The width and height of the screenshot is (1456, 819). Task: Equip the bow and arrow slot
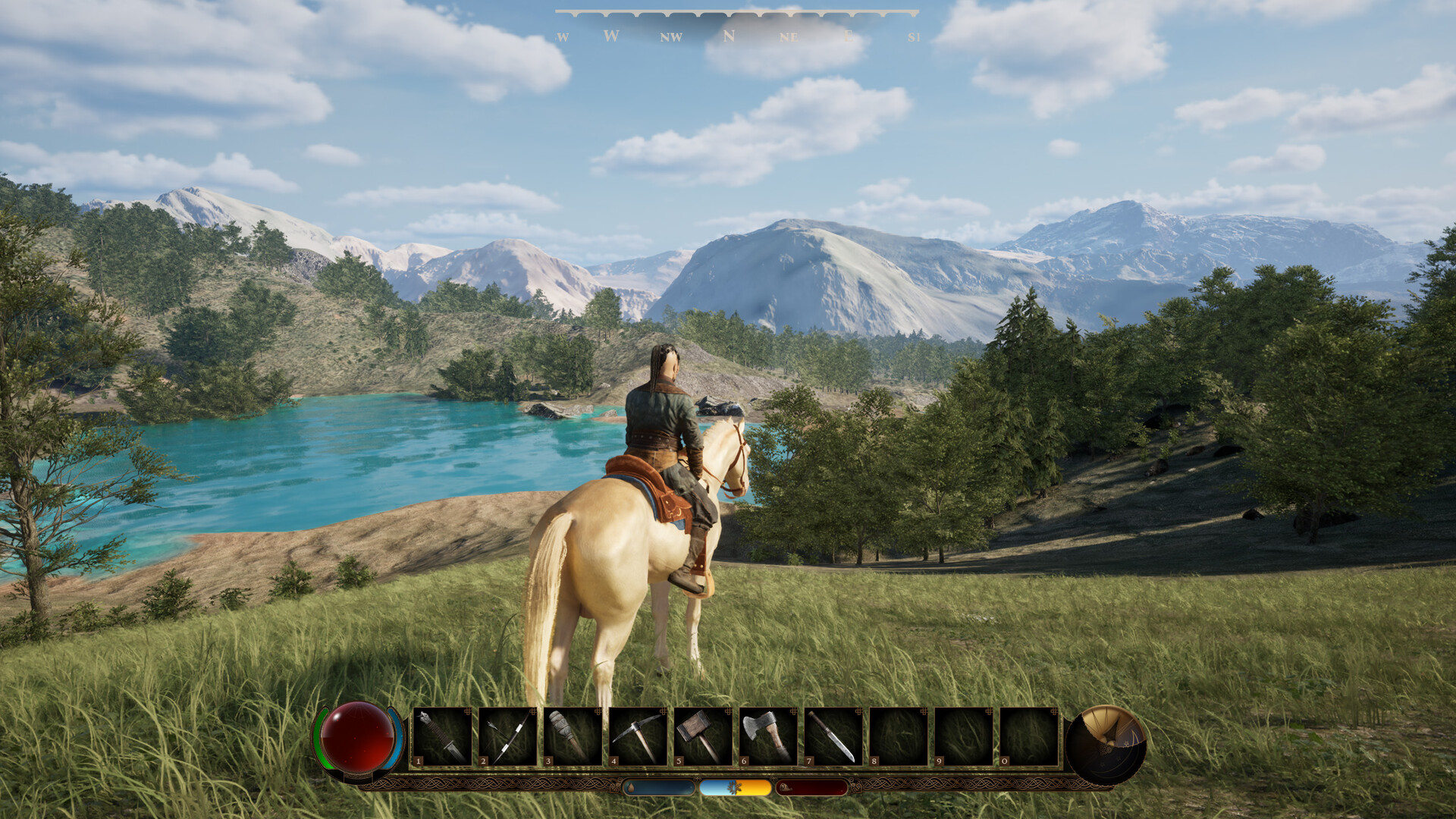(x=507, y=736)
